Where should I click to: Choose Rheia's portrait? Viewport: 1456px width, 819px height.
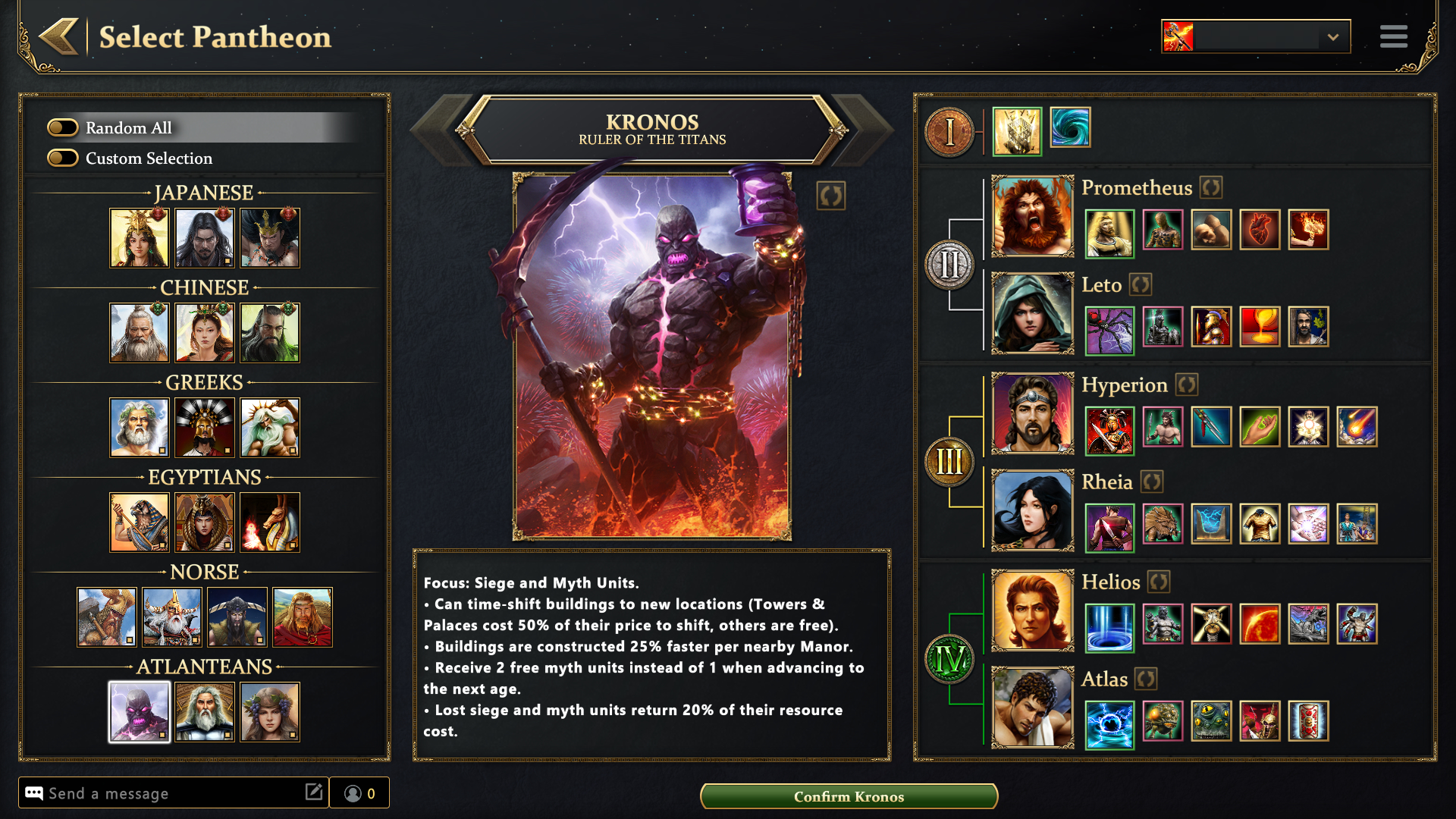pos(1032,510)
